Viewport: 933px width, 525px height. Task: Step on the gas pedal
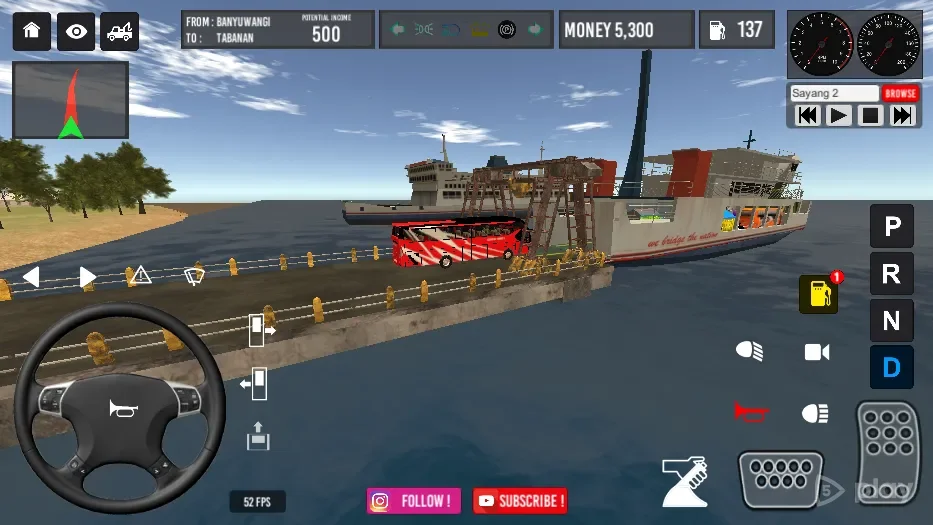(887, 454)
